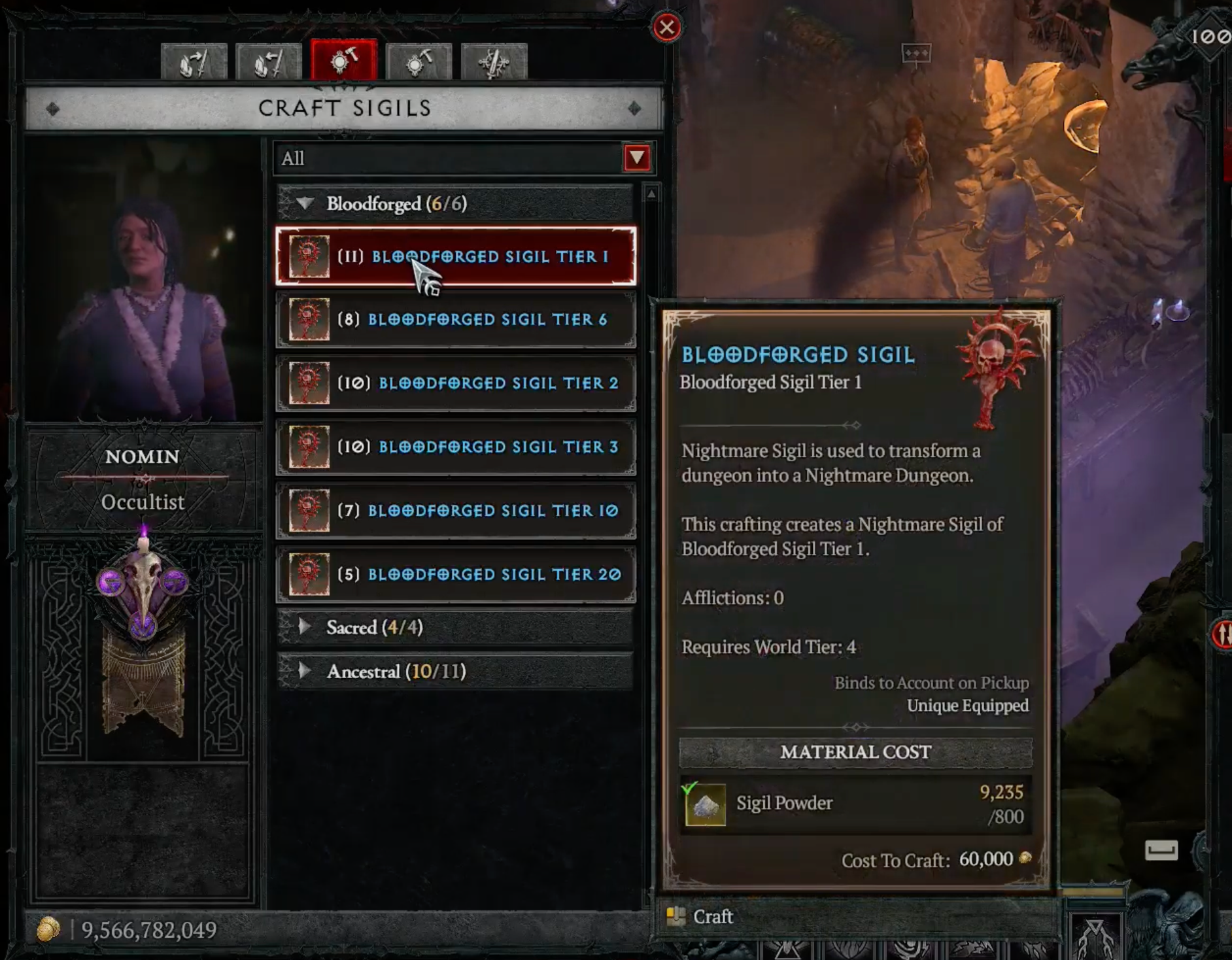The image size is (1232, 960).
Task: Select Bloodforged Sigil Tier 1
Action: tap(456, 256)
